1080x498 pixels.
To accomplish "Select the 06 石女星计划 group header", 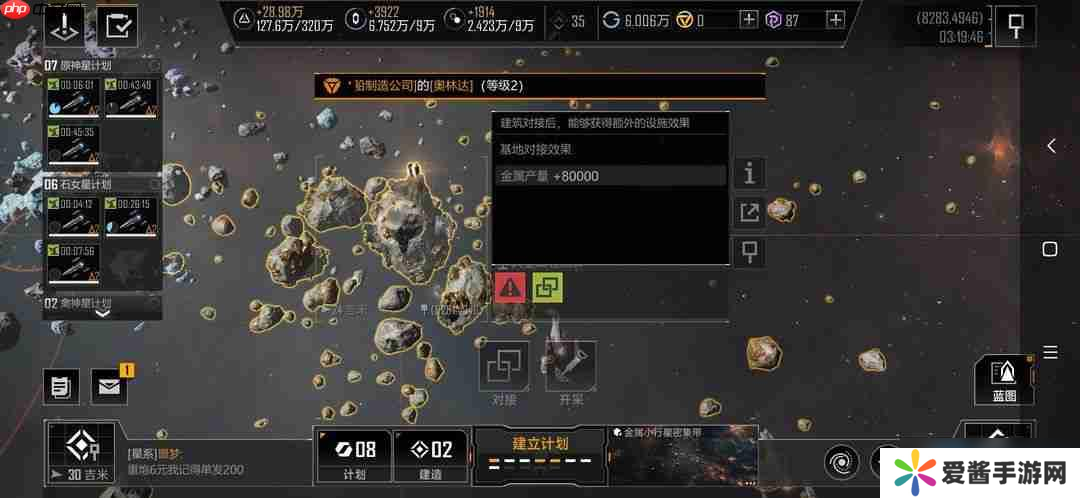I will pyautogui.click(x=102, y=184).
